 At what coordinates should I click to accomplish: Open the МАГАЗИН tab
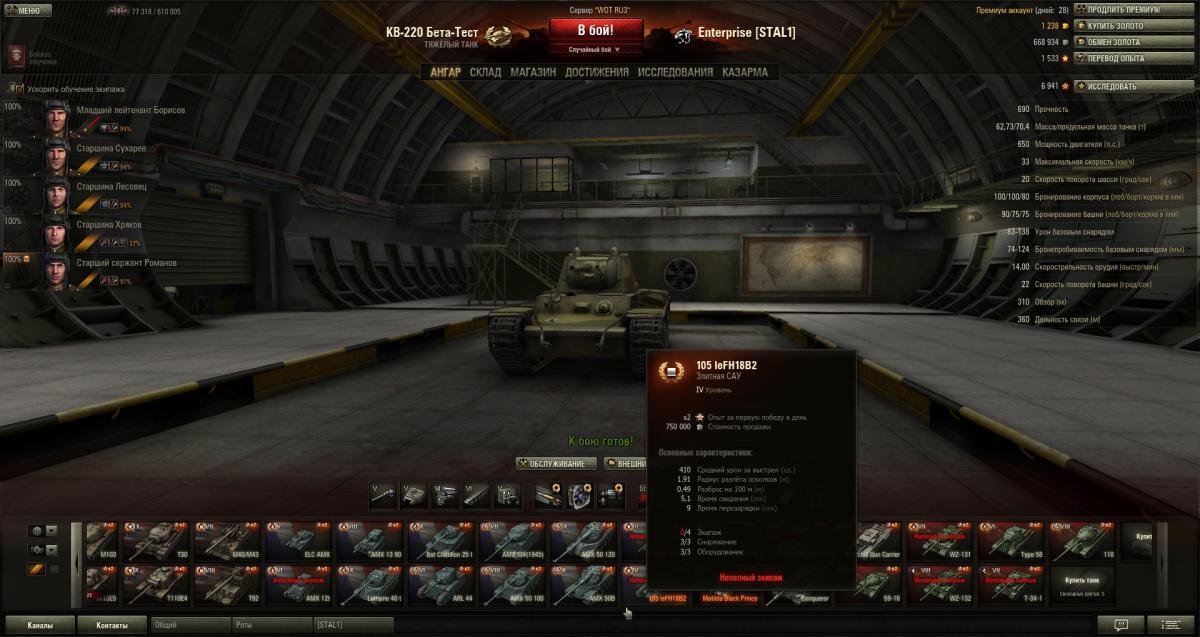click(x=532, y=72)
